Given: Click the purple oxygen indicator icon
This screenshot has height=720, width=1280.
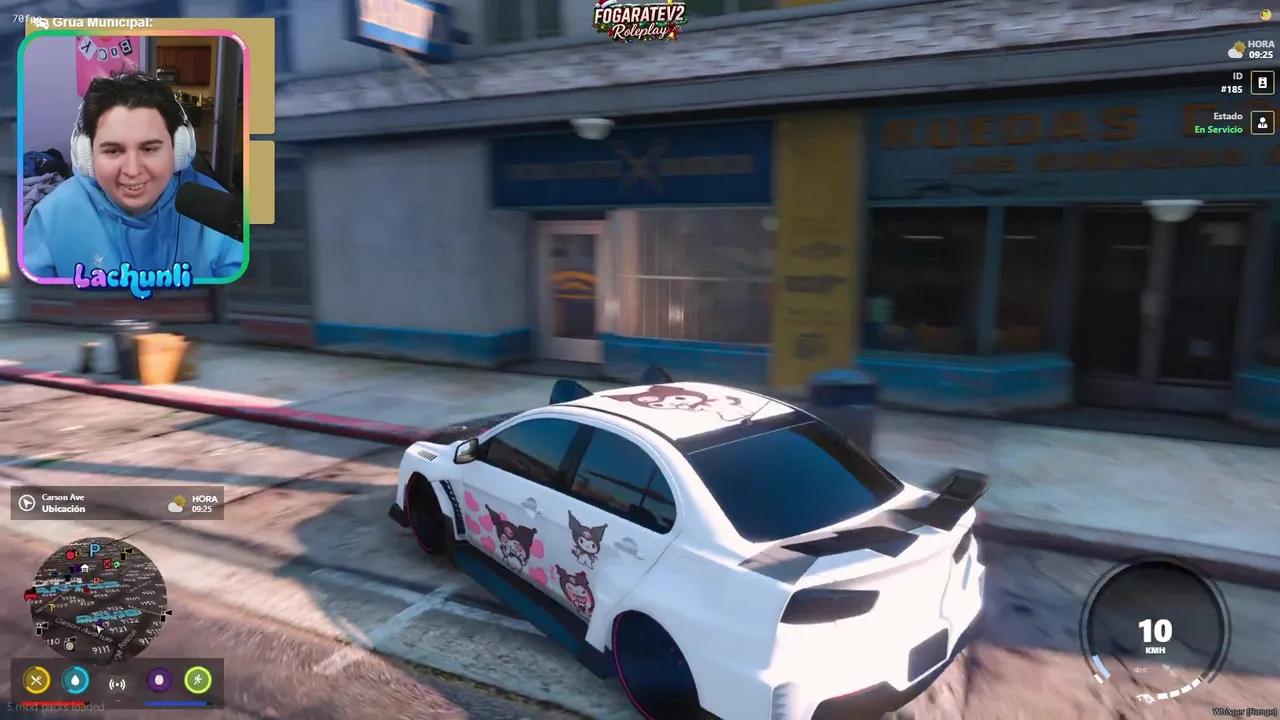Looking at the screenshot, I should click(x=158, y=680).
